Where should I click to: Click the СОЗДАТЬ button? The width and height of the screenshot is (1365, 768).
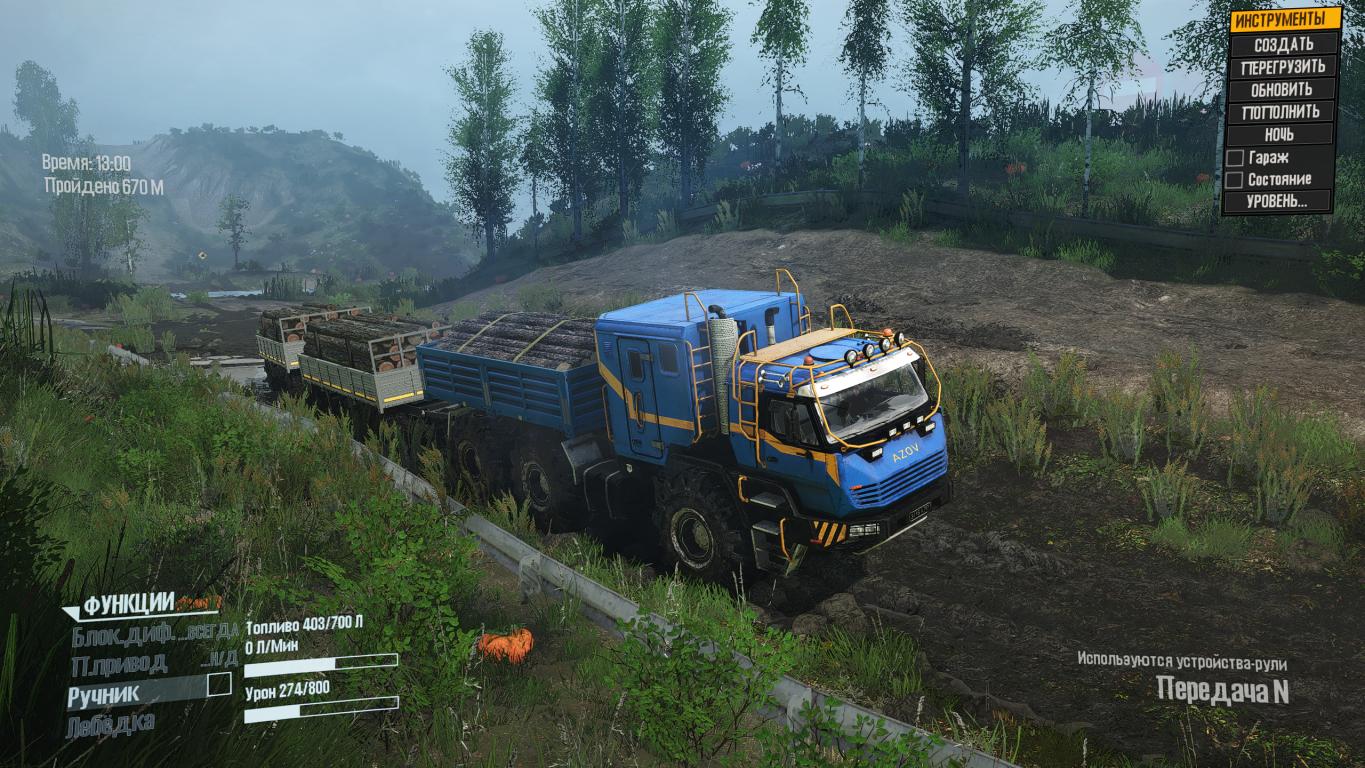1284,44
